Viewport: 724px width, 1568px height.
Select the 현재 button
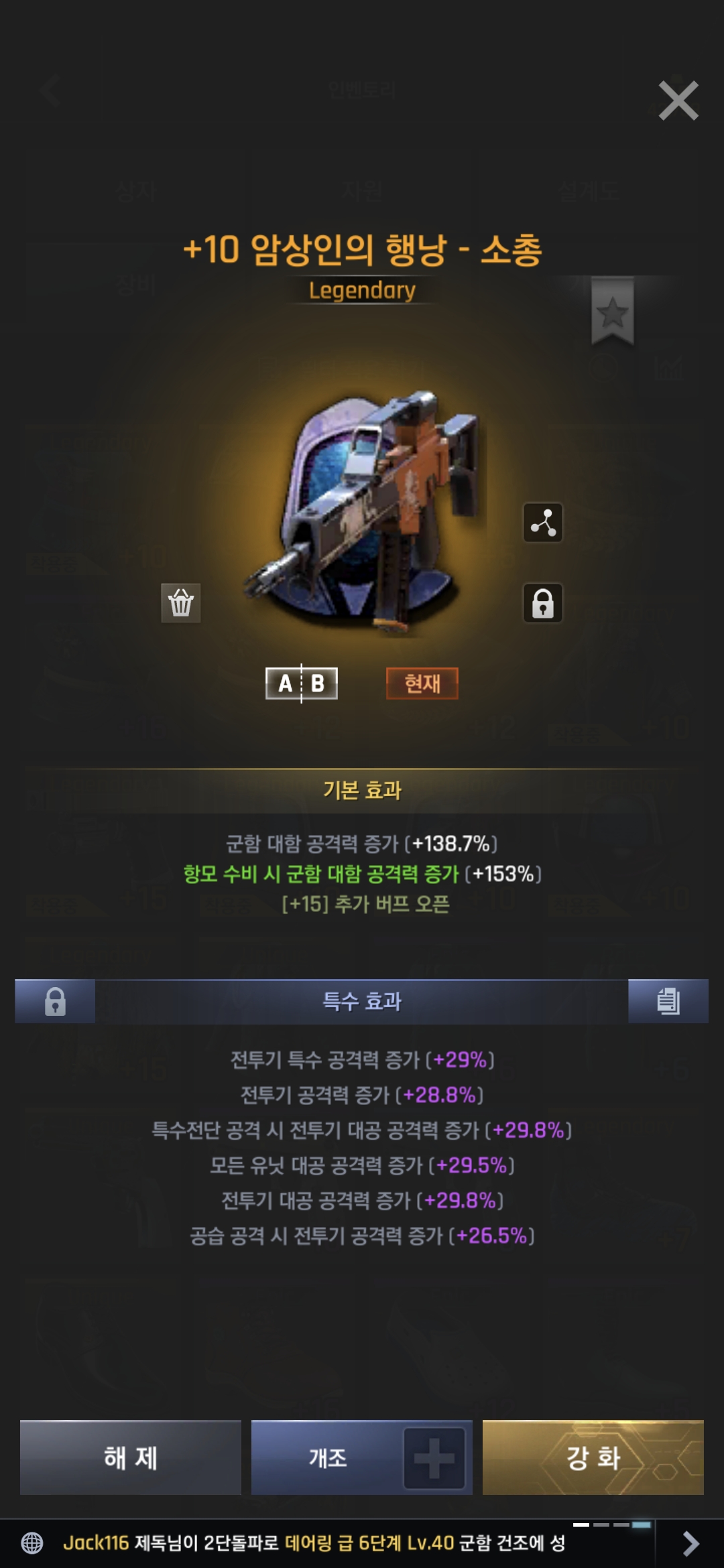[422, 683]
